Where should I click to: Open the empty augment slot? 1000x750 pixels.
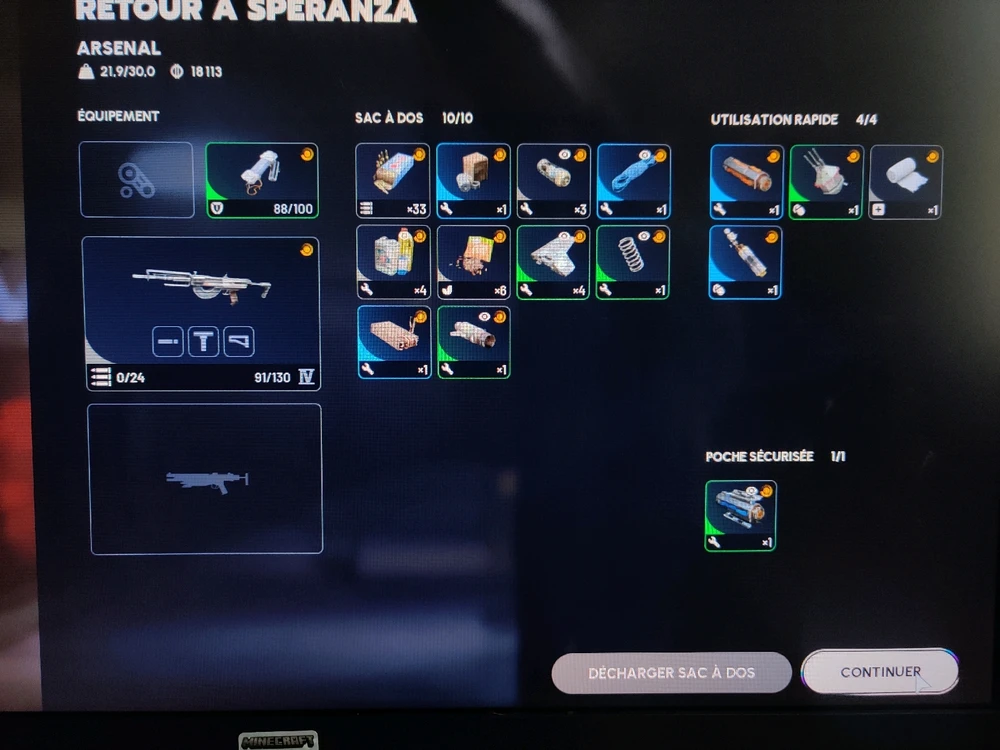tap(136, 180)
